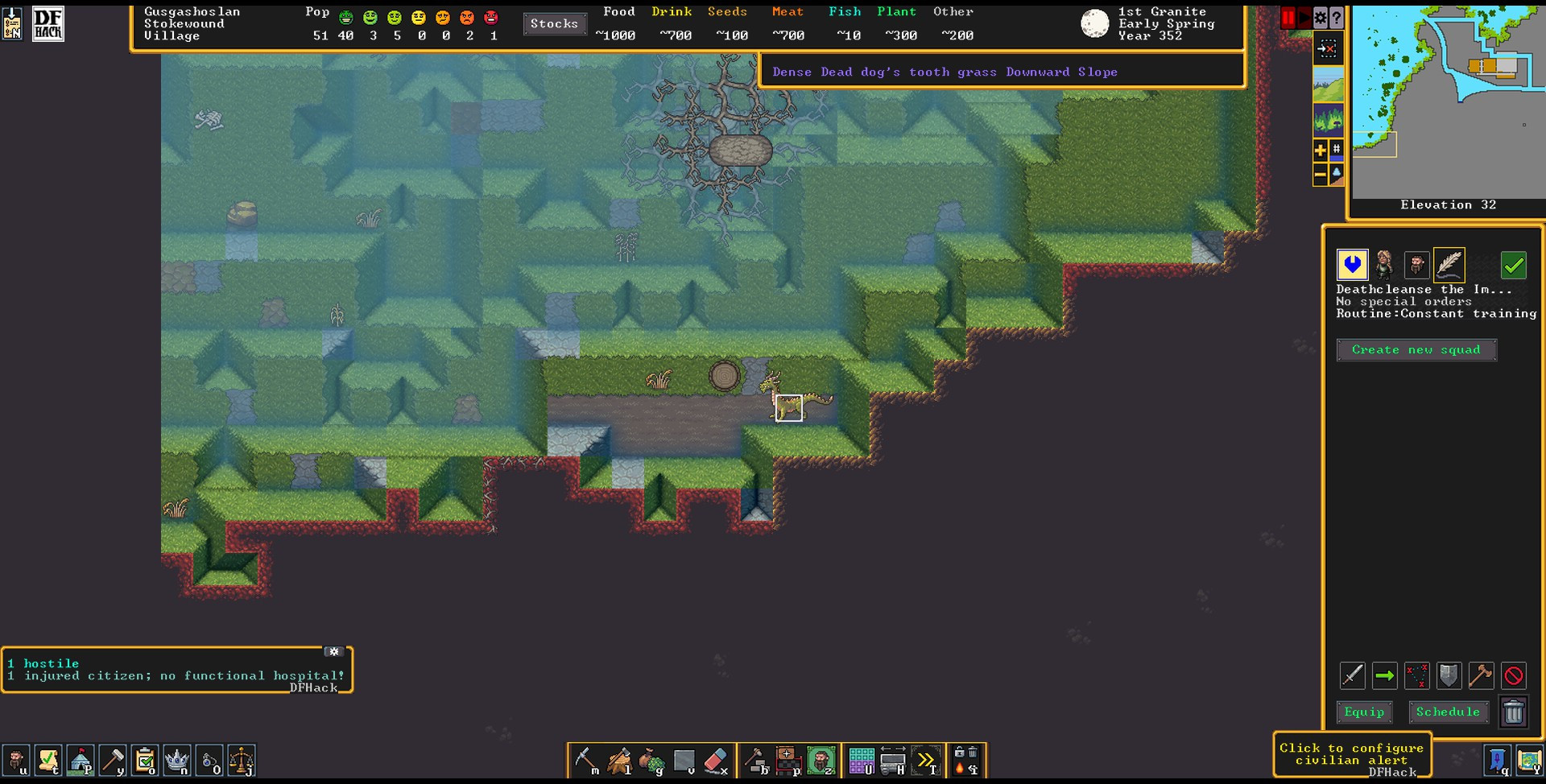Open the squad Equip menu
Image resolution: width=1546 pixels, height=784 pixels.
tap(1364, 712)
